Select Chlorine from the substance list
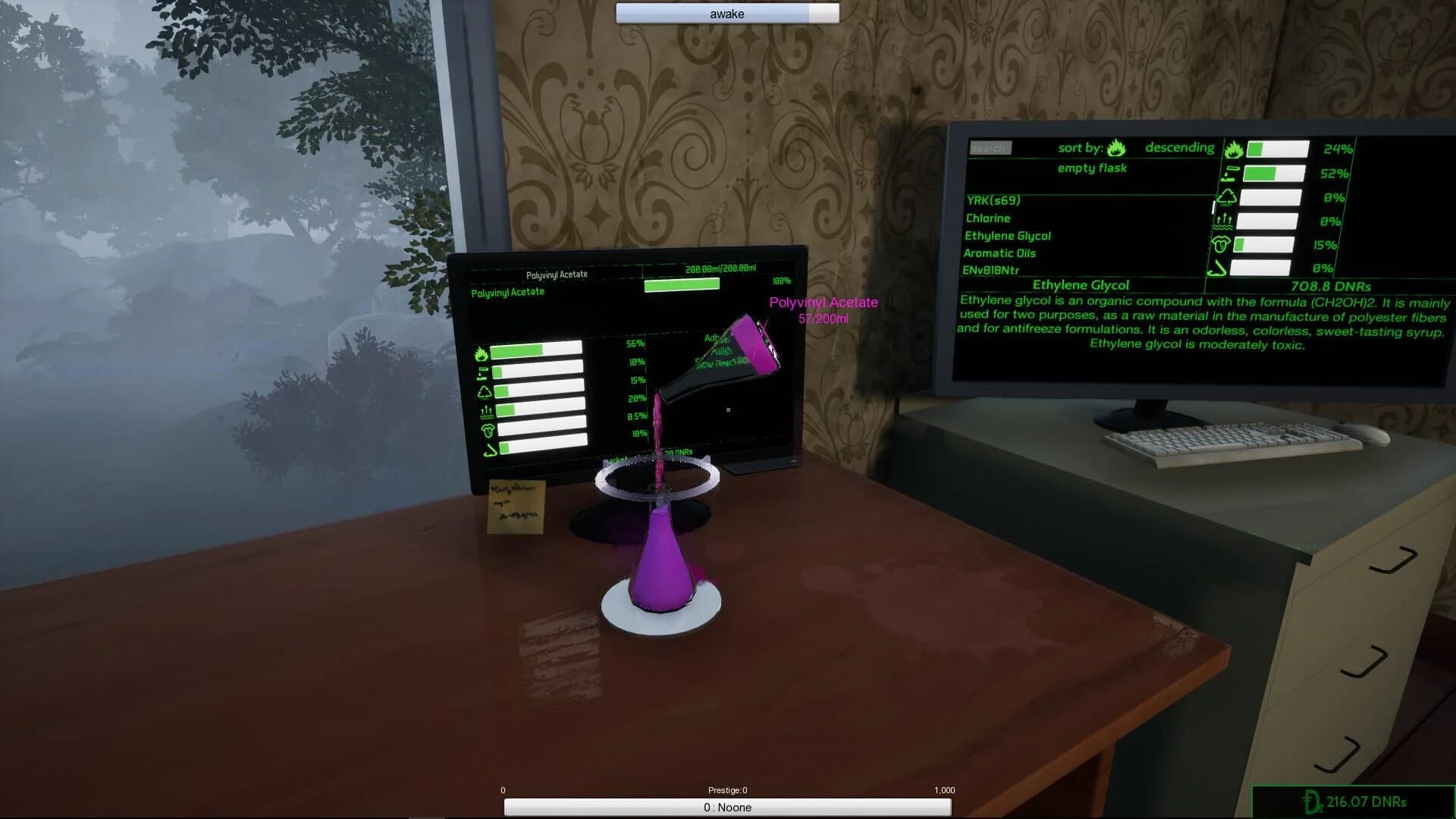Screen dimensions: 1456x819 pyautogui.click(x=988, y=218)
